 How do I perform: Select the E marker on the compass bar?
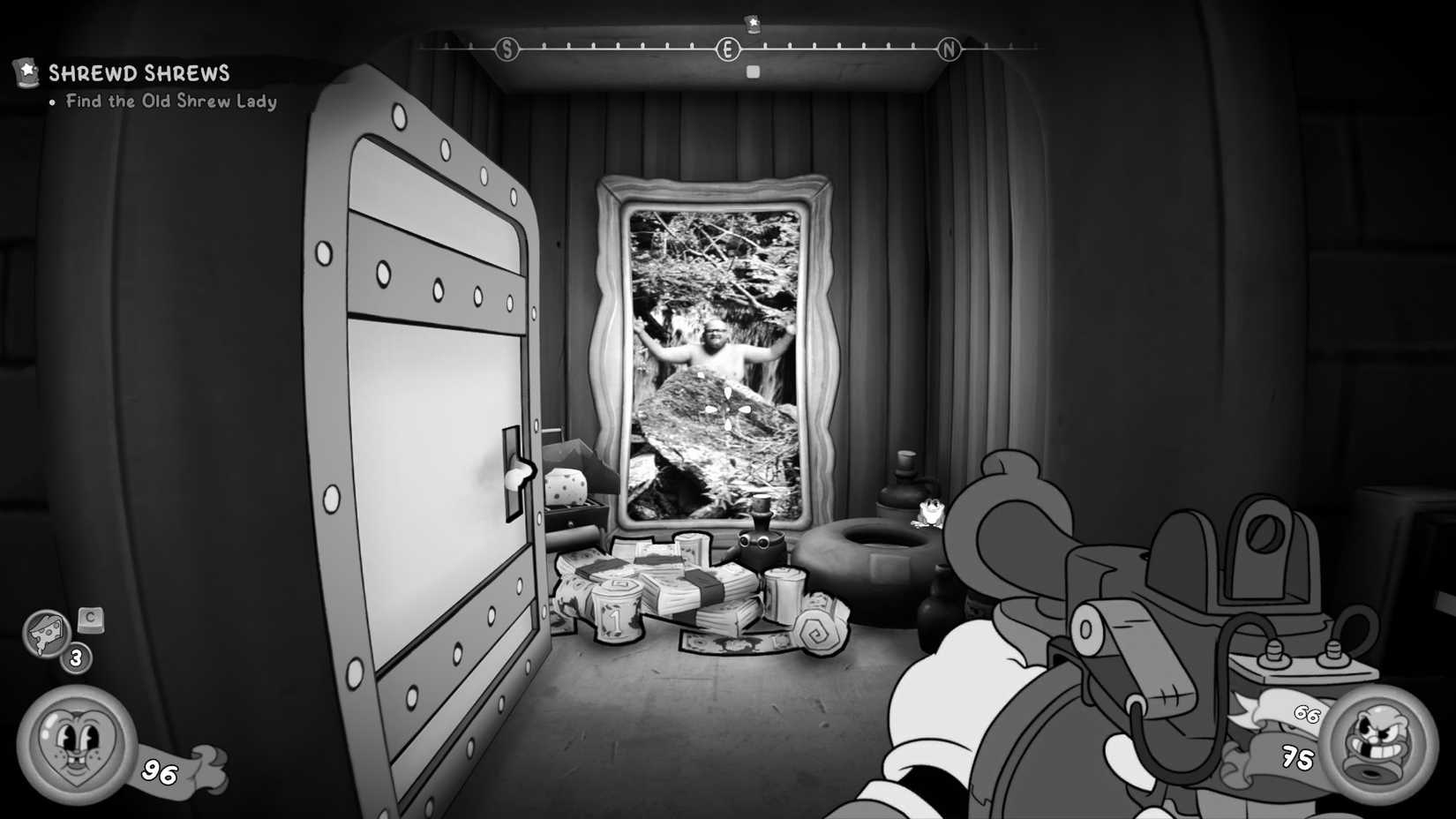pyautogui.click(x=726, y=50)
